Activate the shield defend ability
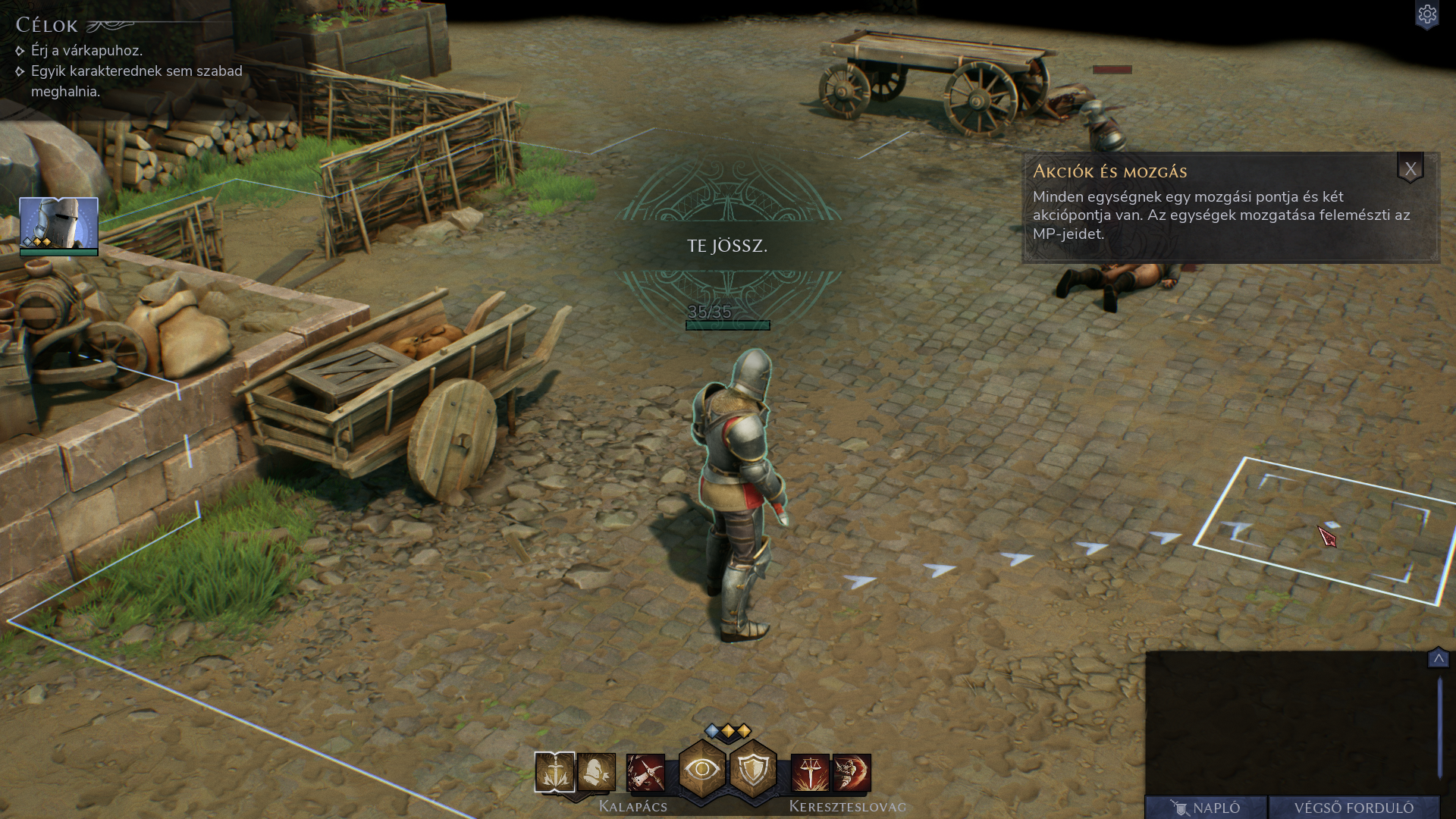 pyautogui.click(x=753, y=770)
